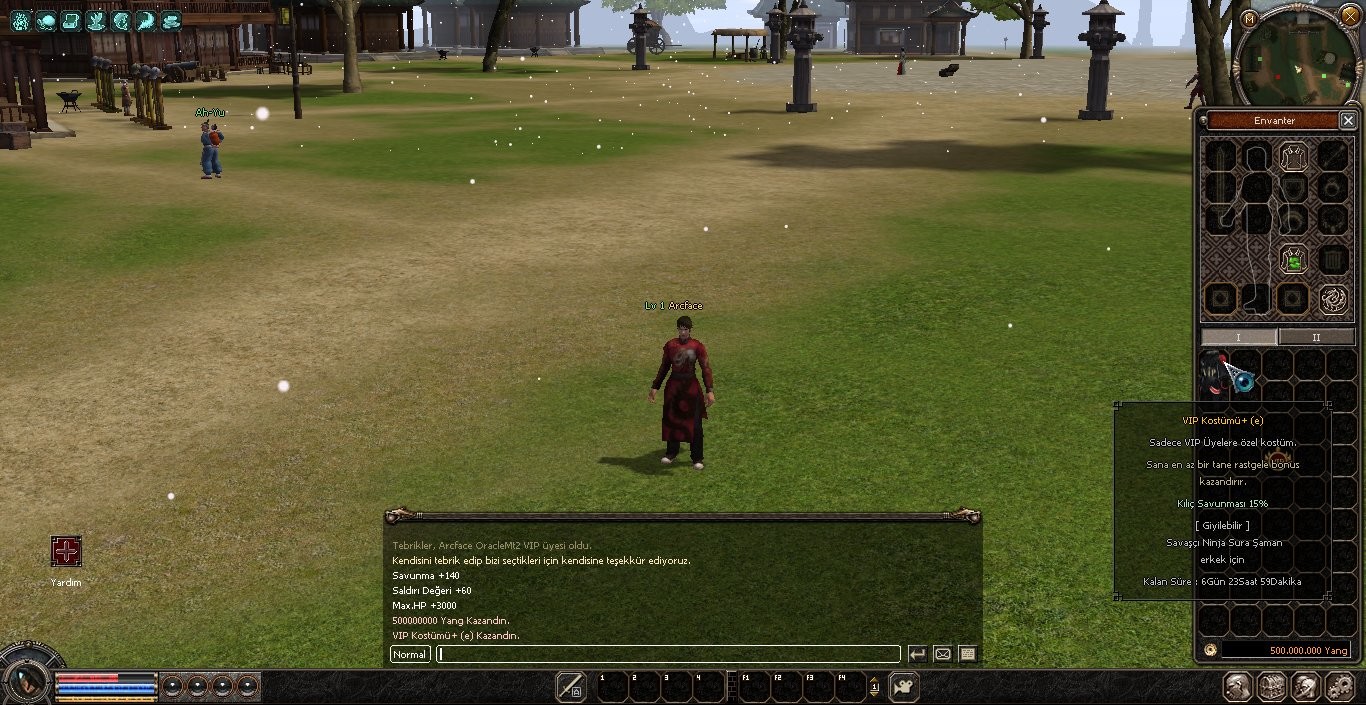Close the Envanter window
This screenshot has height=705, width=1366.
pos(1347,121)
